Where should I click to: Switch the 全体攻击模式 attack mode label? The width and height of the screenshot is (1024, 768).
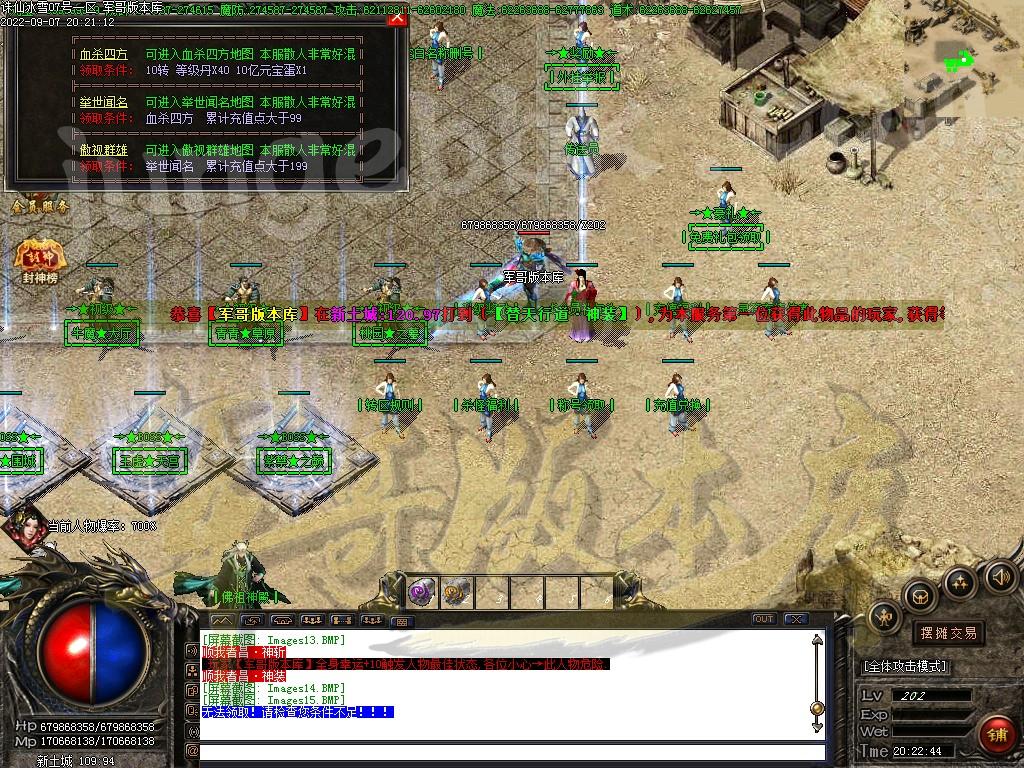[905, 666]
